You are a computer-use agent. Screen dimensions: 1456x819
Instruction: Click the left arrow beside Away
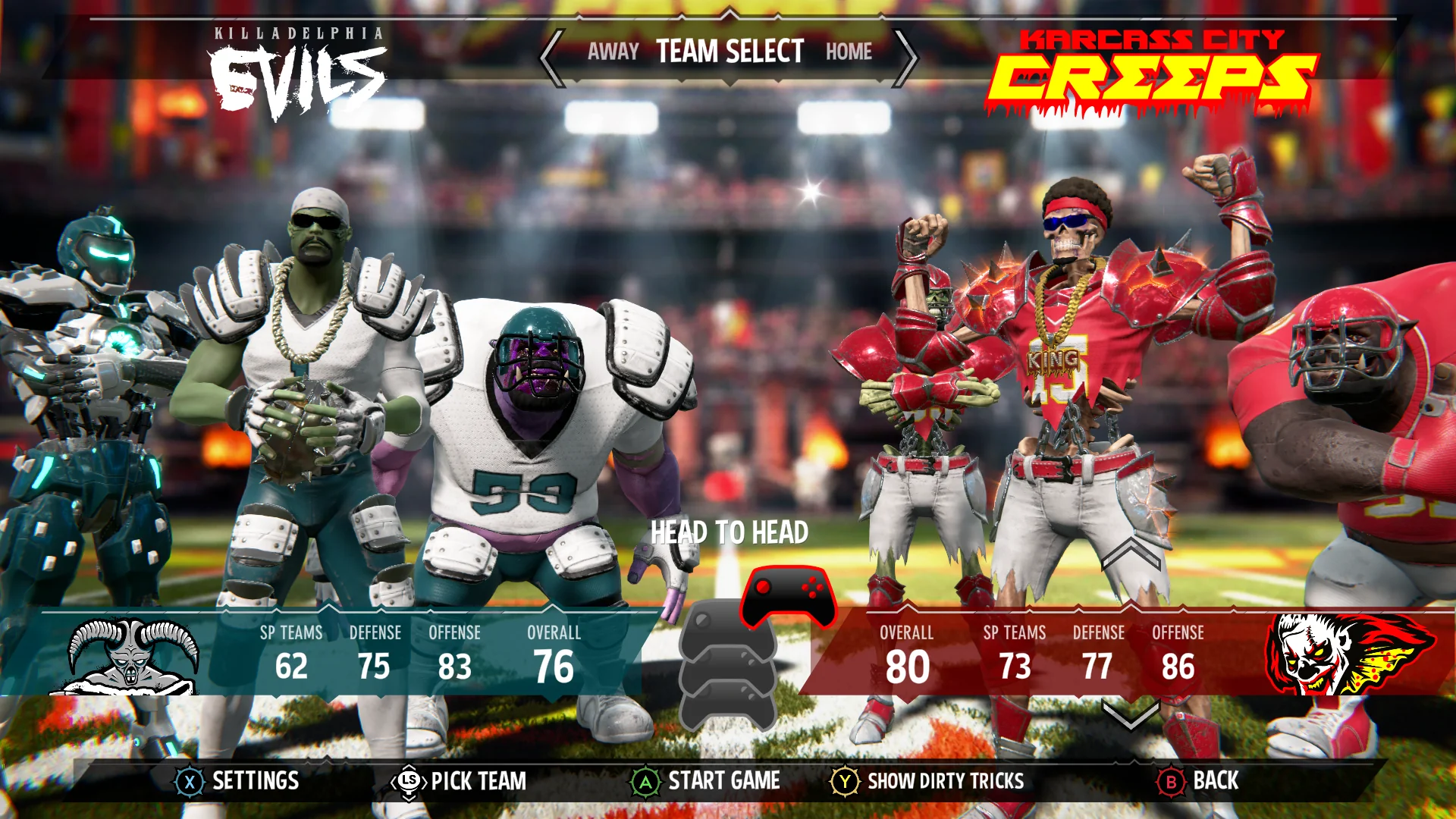(553, 58)
